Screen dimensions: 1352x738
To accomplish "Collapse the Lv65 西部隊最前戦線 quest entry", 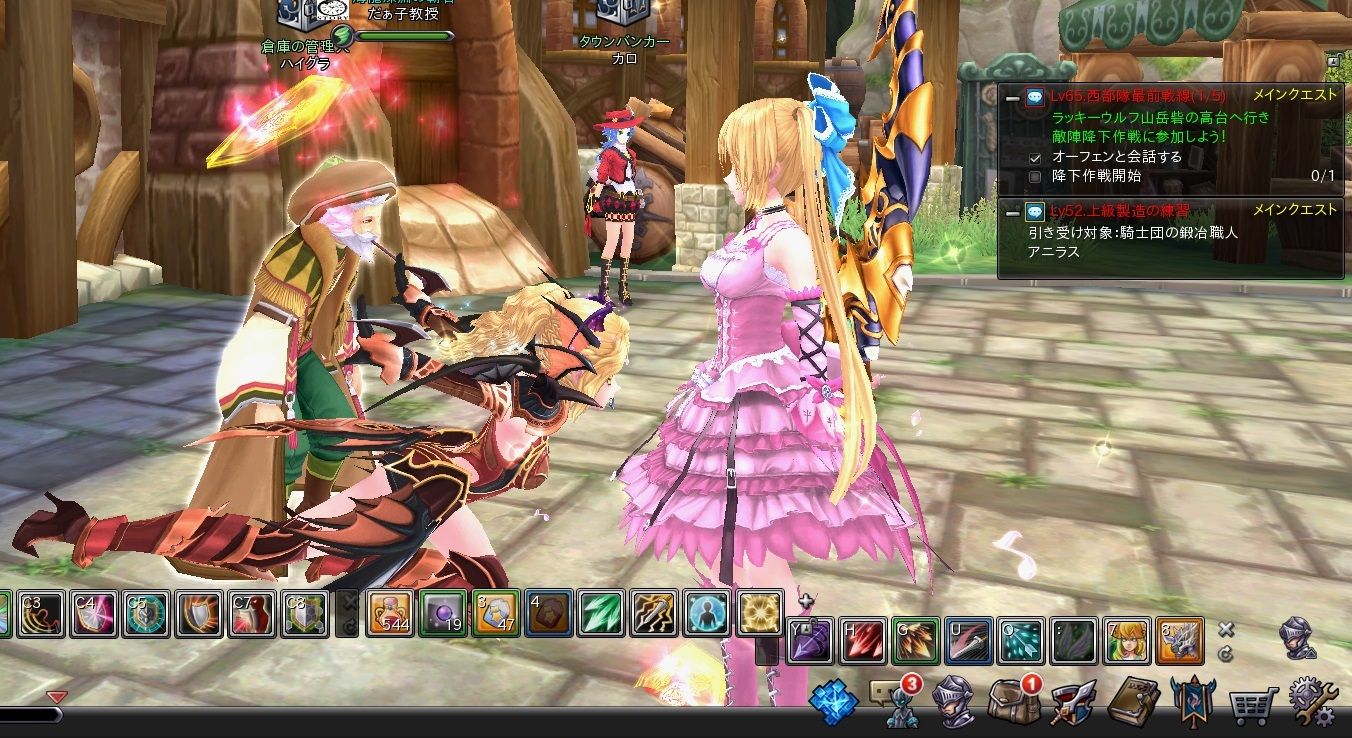I will (x=1012, y=97).
